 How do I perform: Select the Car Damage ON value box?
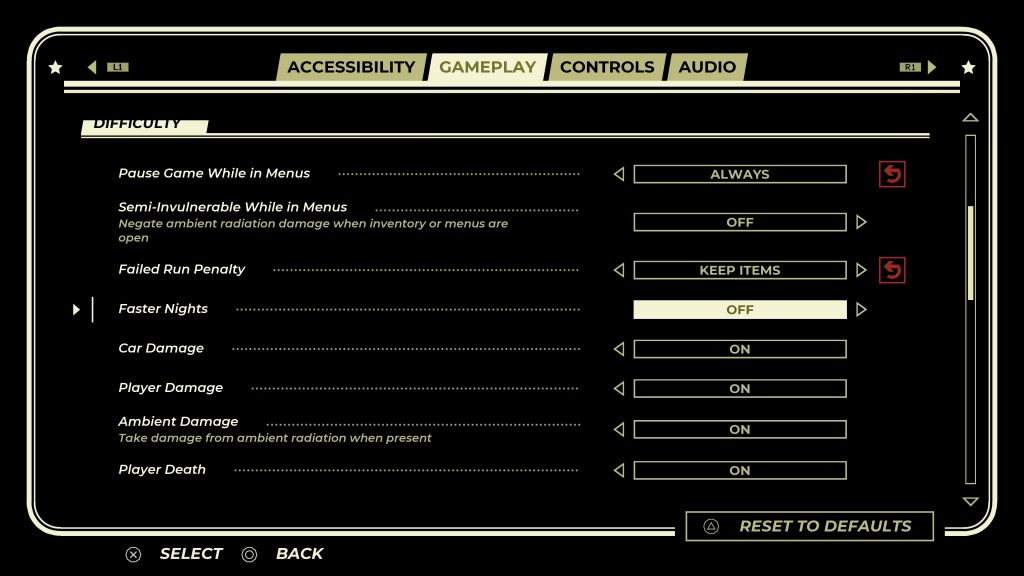(x=740, y=349)
